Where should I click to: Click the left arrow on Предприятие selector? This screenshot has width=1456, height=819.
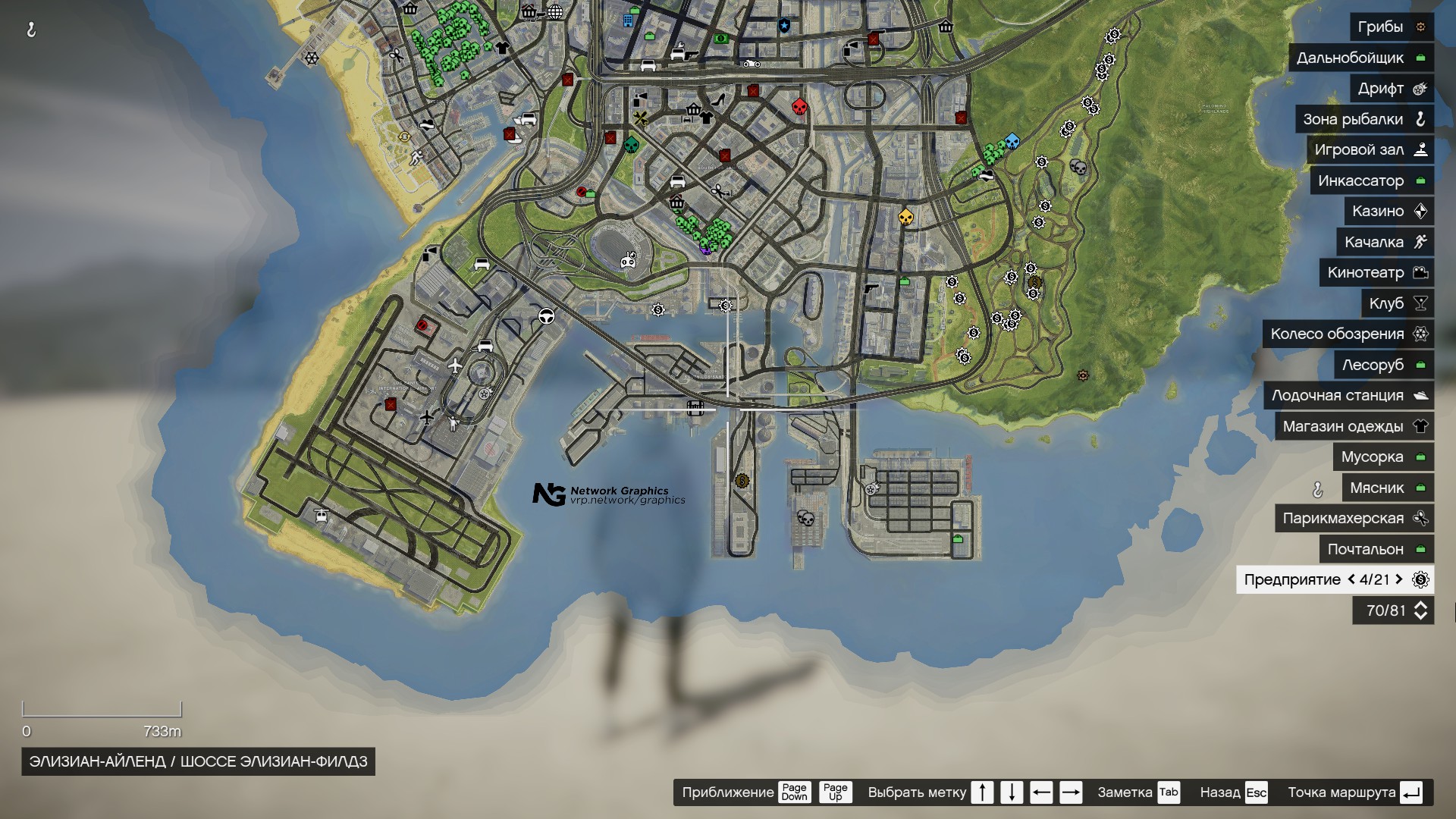tap(1351, 580)
